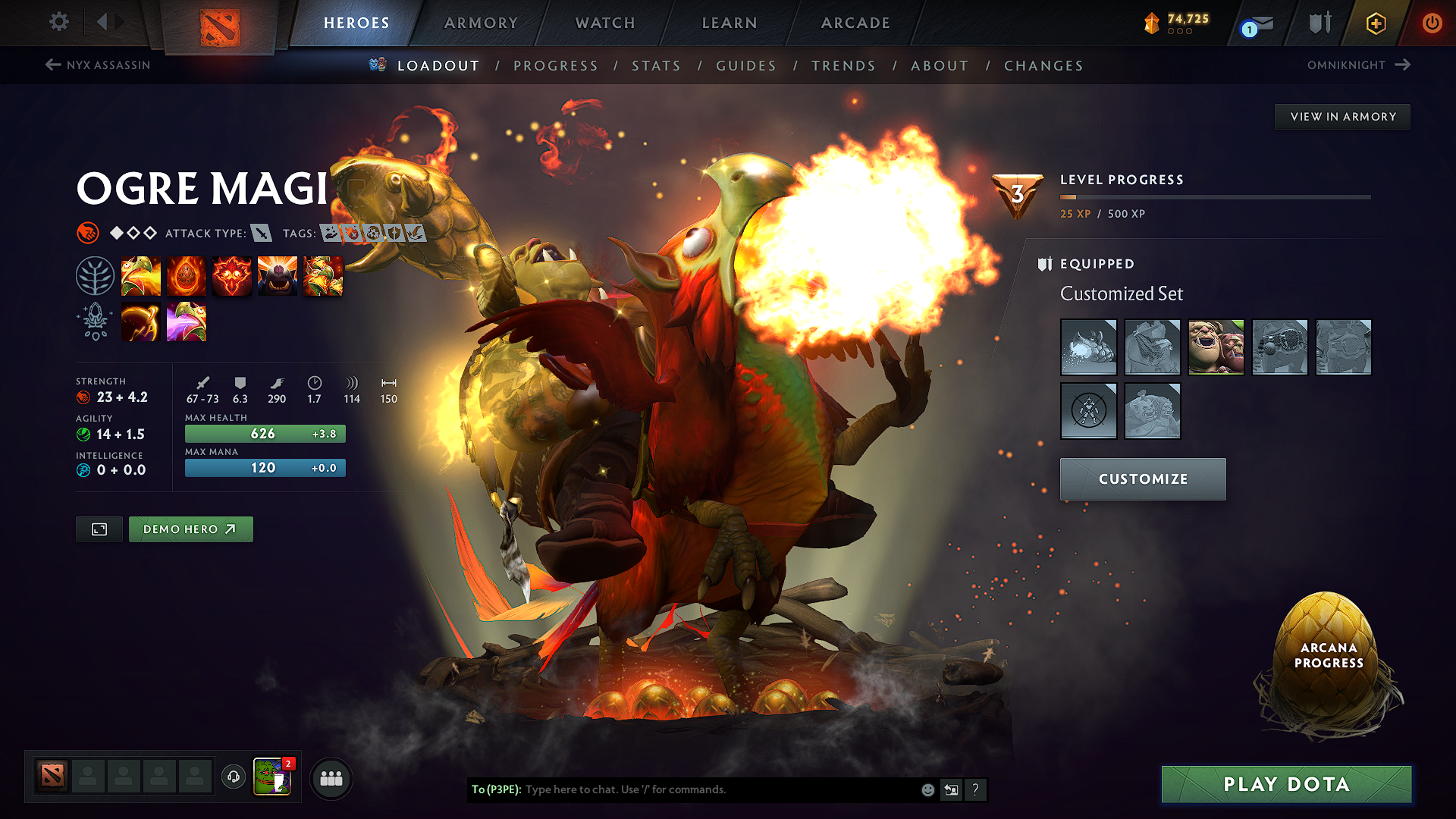Open the settings gear icon

point(58,22)
